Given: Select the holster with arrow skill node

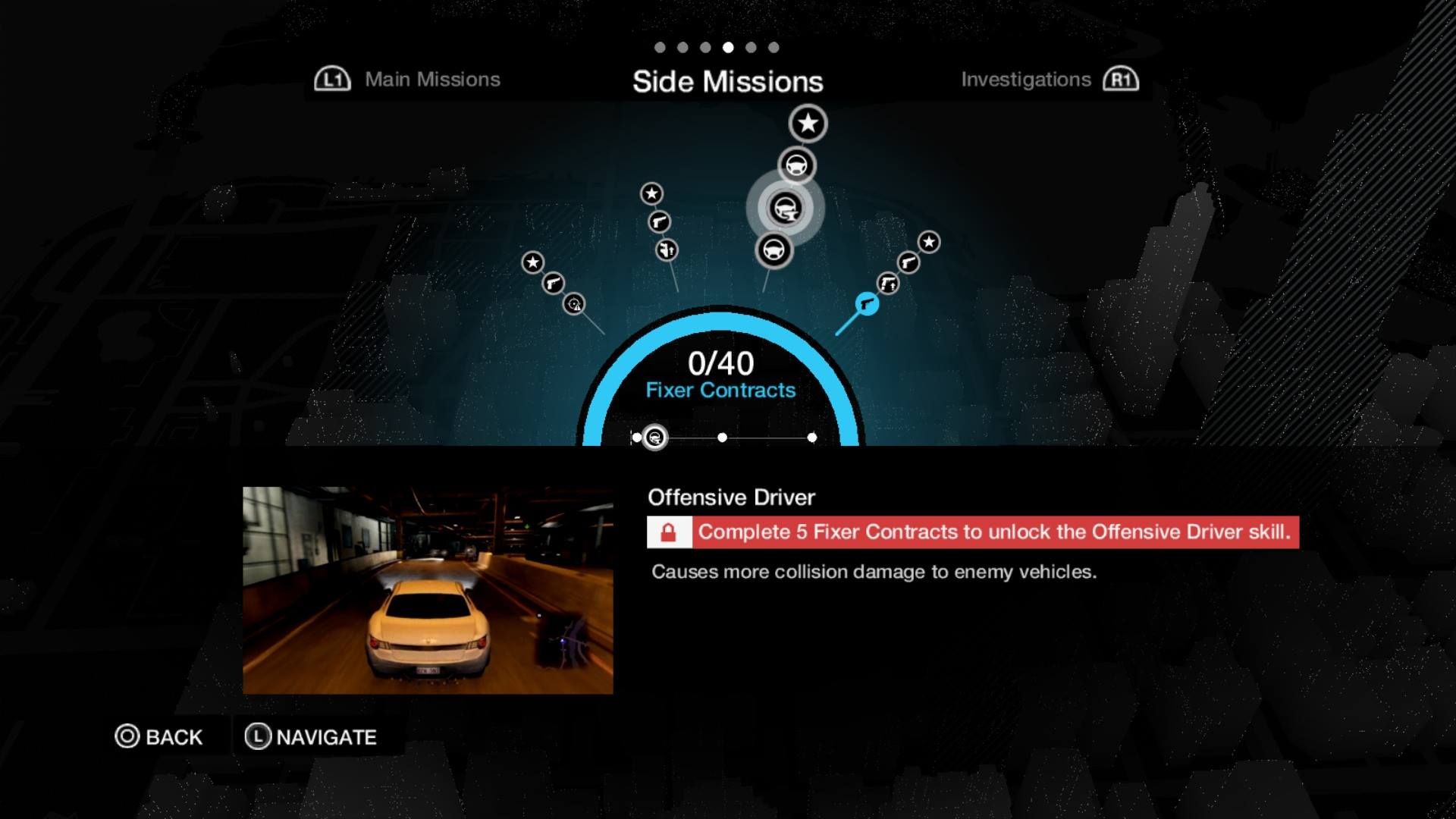Looking at the screenshot, I should pyautogui.click(x=667, y=249).
